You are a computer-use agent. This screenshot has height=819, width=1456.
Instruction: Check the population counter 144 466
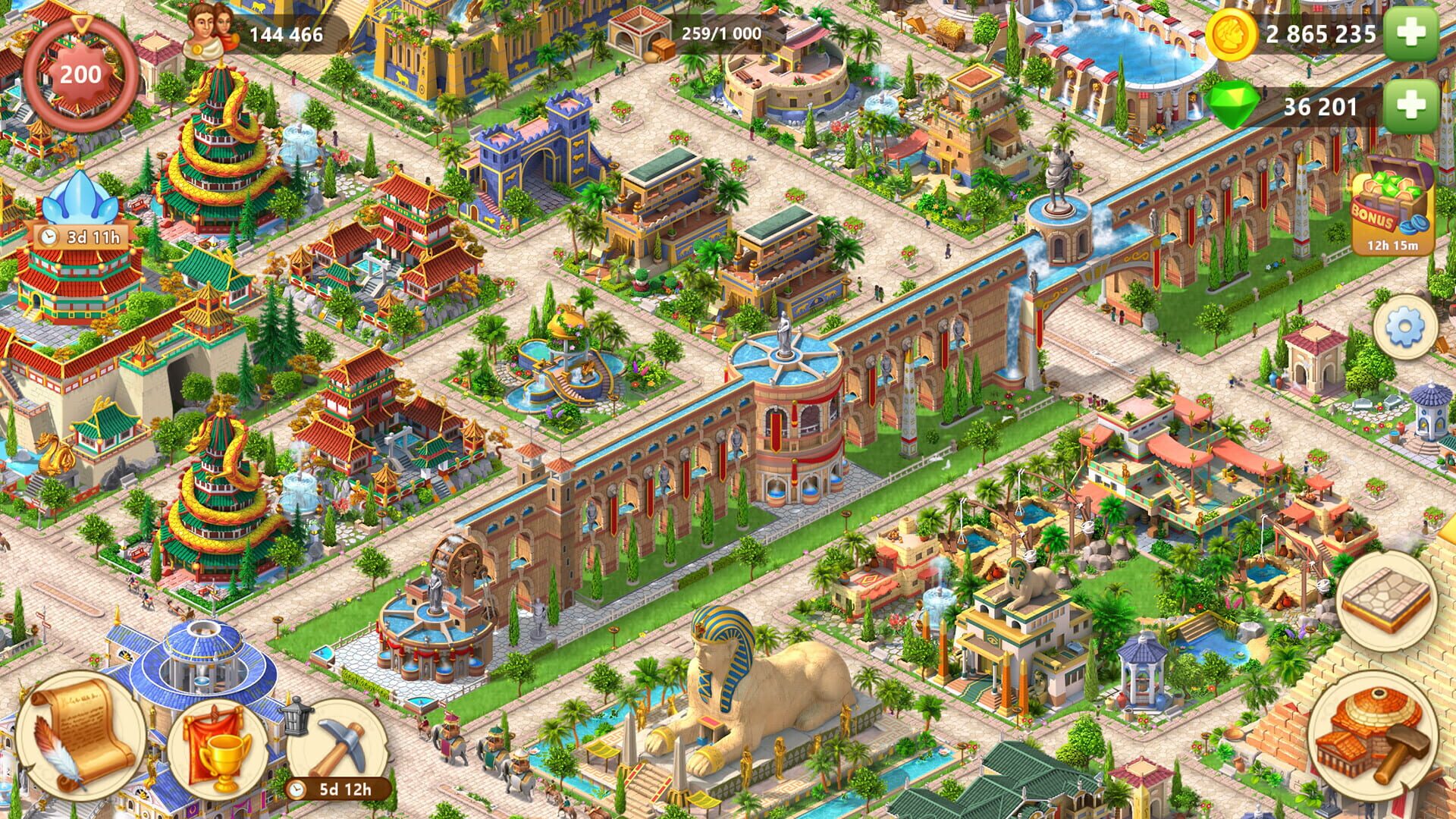pyautogui.click(x=283, y=33)
